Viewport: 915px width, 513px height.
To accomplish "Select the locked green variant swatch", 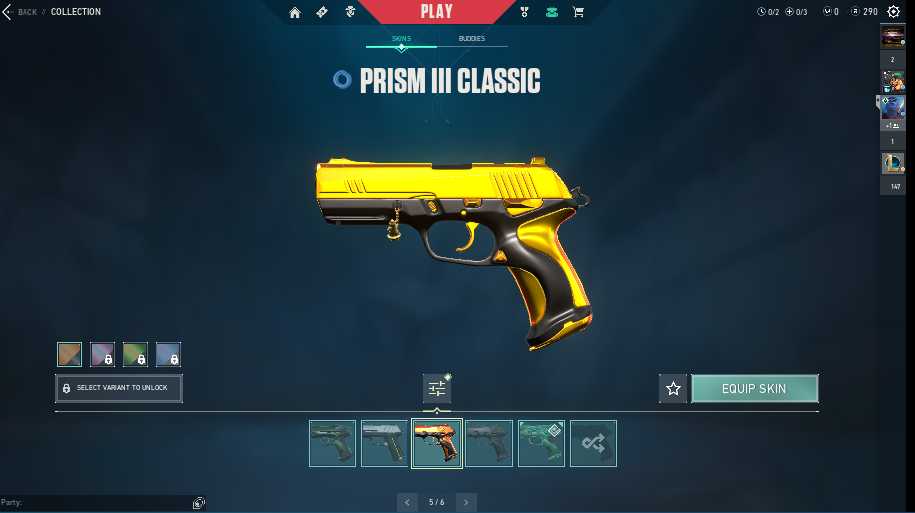I will [135, 354].
